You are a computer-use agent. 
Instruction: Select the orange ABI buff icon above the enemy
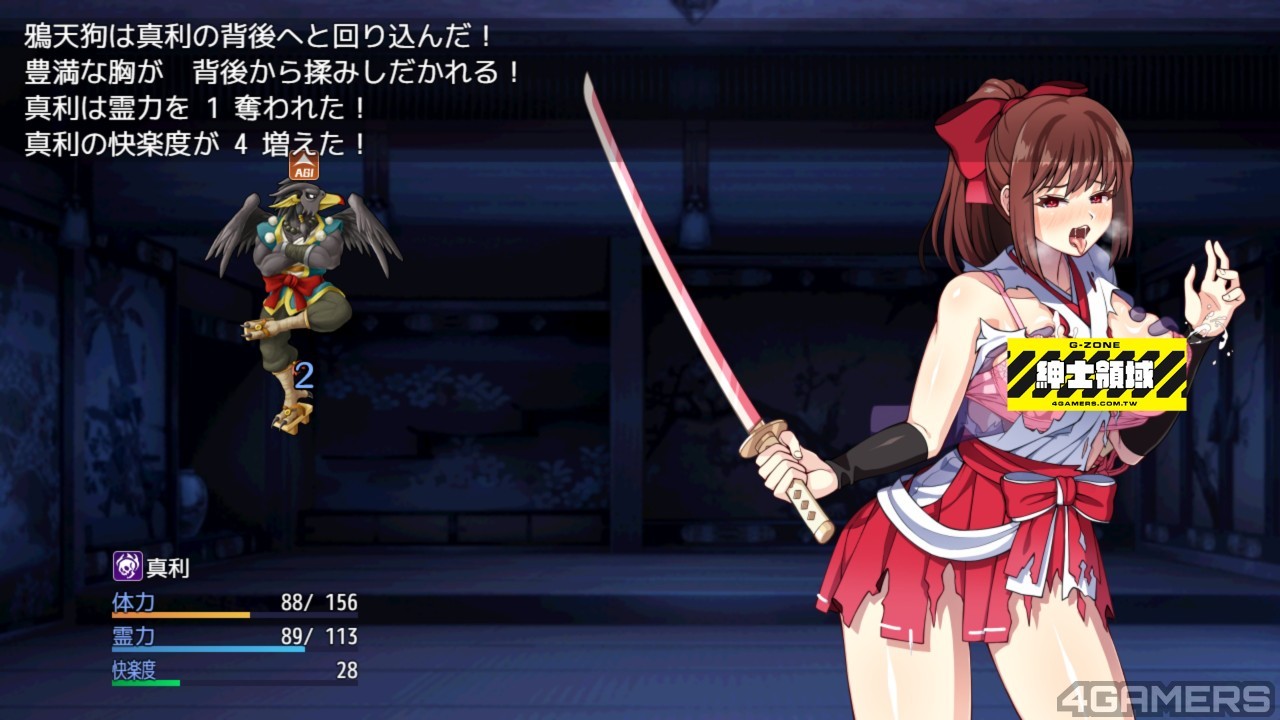tap(303, 166)
